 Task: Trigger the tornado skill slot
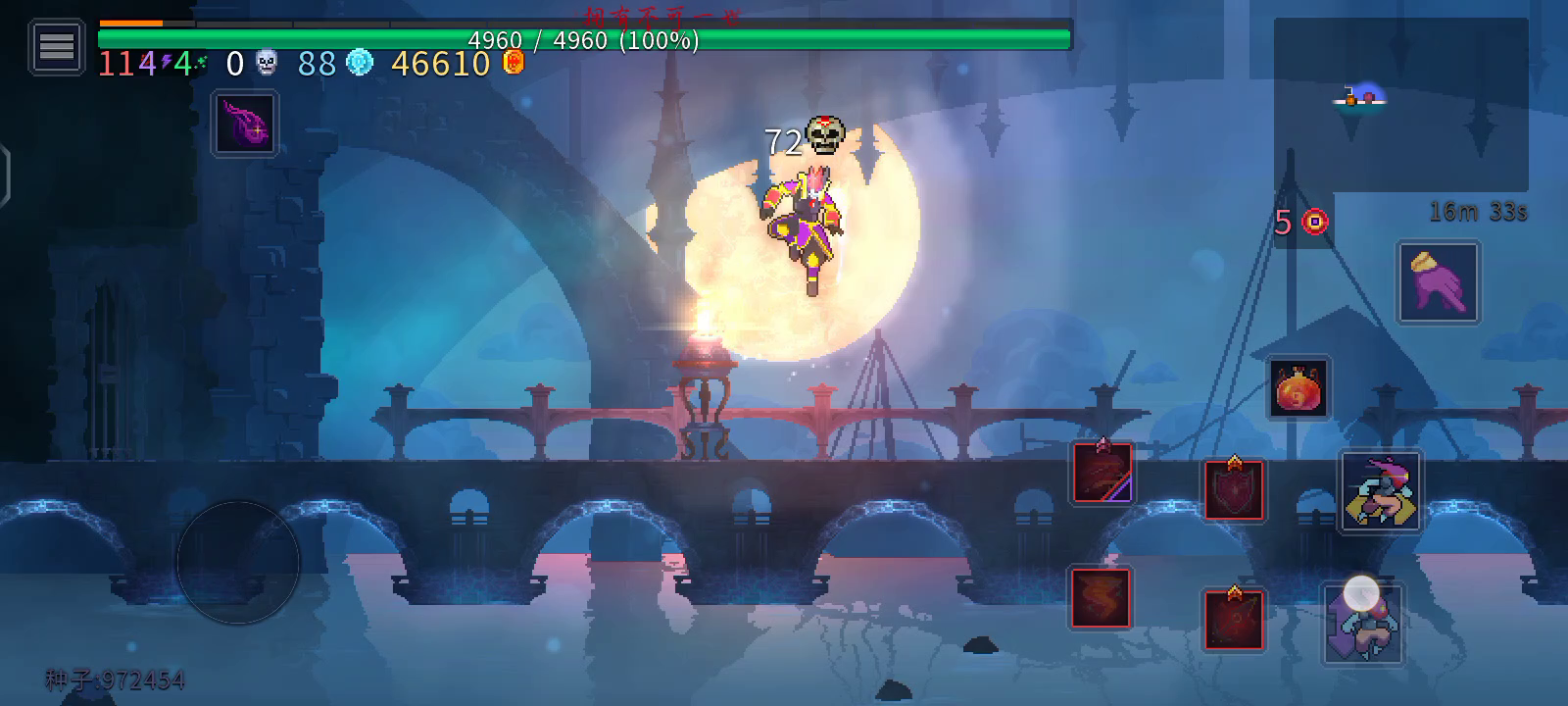coord(1101,597)
